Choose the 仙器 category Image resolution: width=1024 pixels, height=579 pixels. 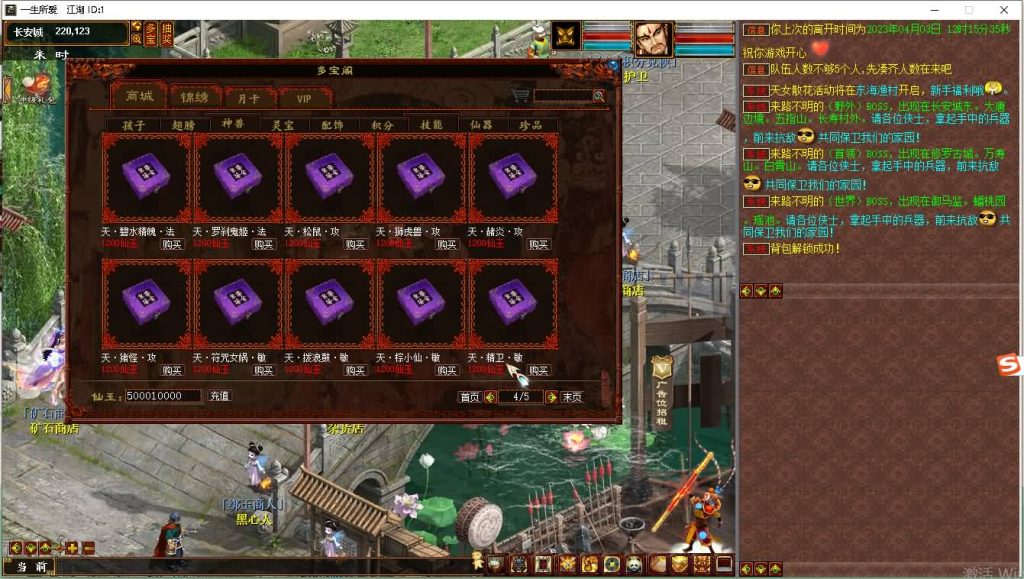pyautogui.click(x=482, y=125)
